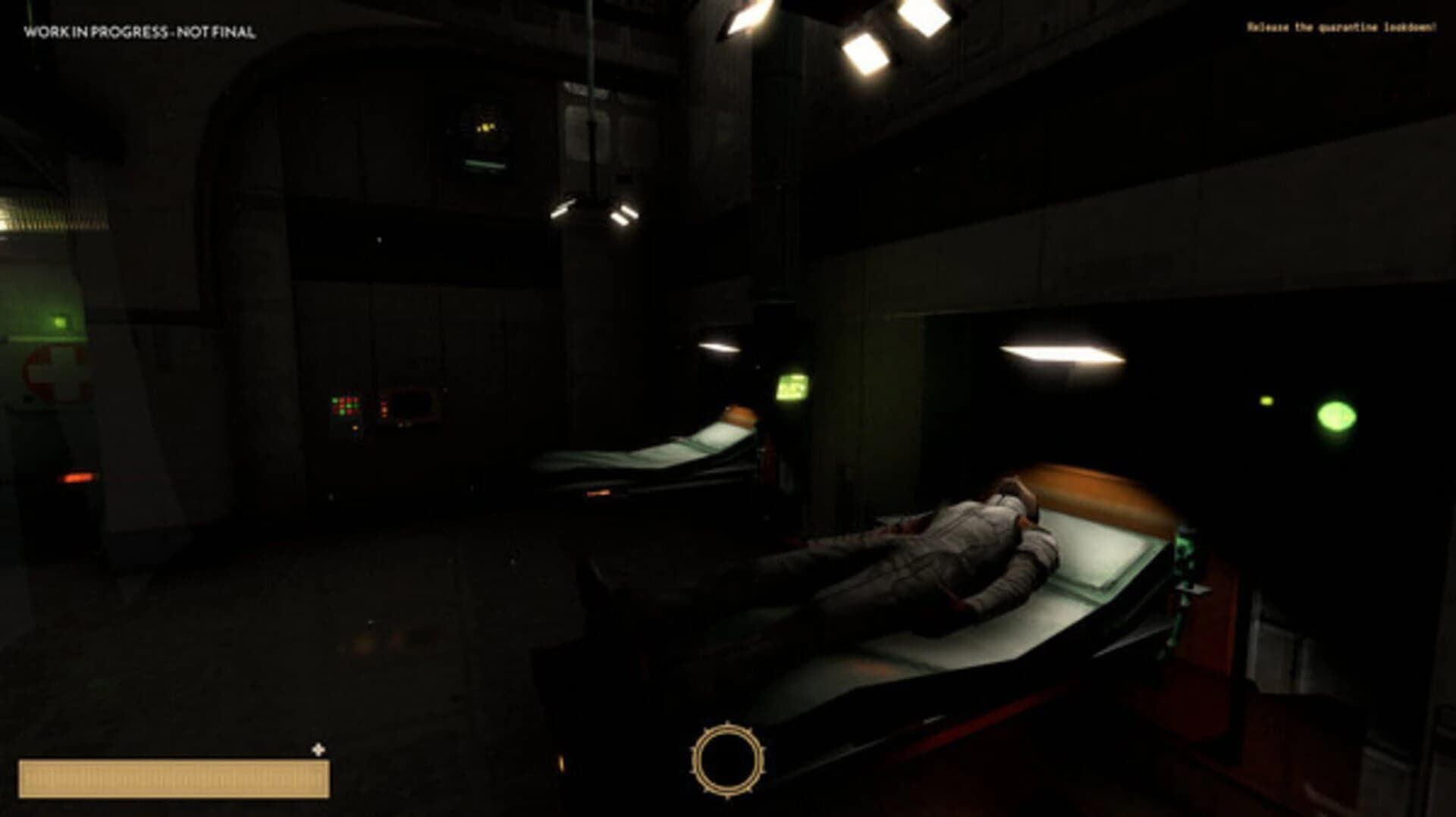The height and width of the screenshot is (817, 1456).
Task: Click the orange emergency light on left wall
Action: [x=78, y=477]
